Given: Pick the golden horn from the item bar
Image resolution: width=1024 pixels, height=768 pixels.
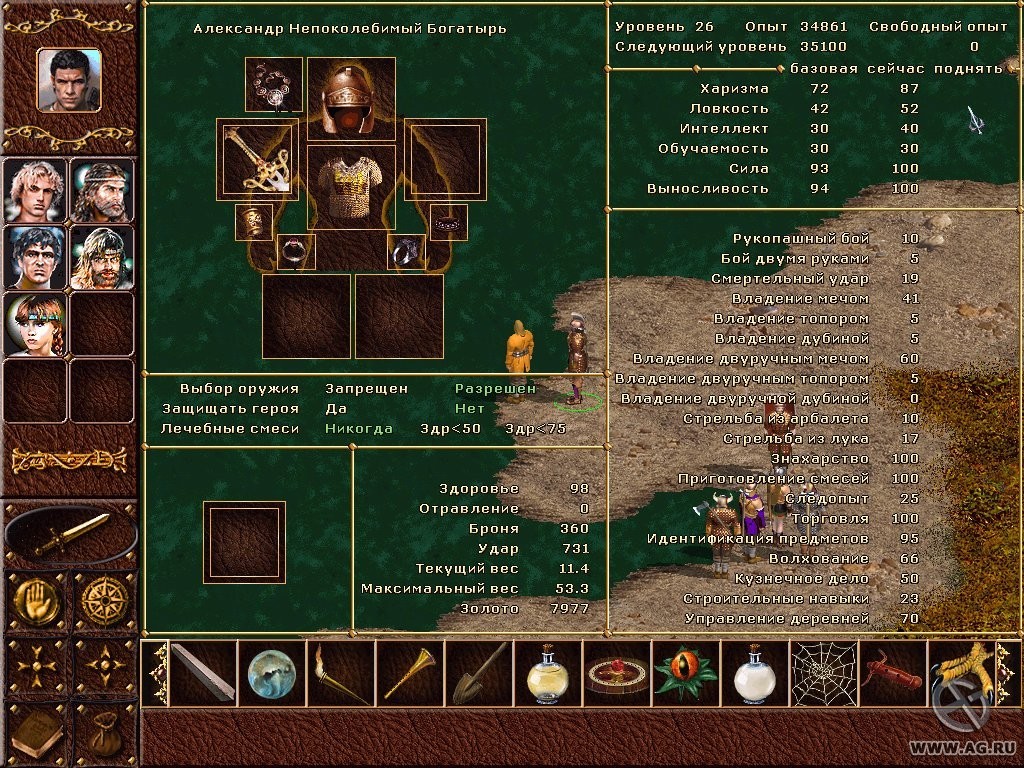Looking at the screenshot, I should tap(410, 673).
